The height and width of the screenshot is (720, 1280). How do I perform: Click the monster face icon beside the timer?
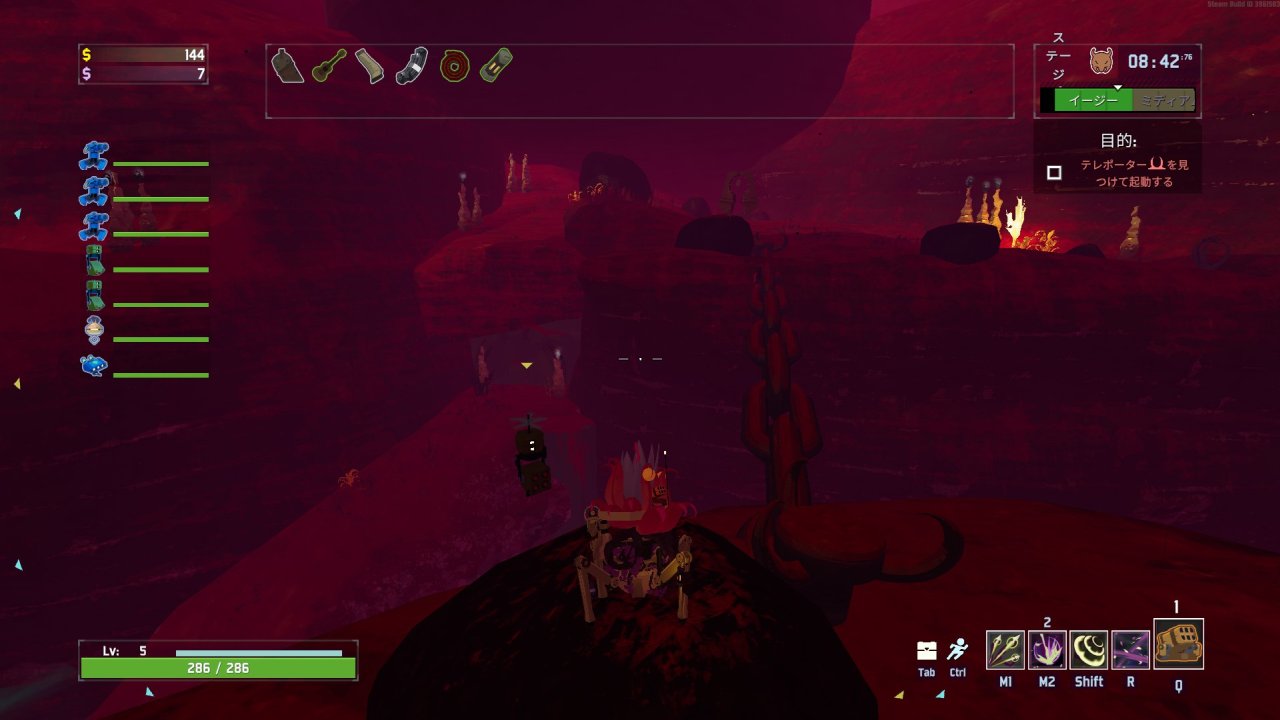point(1102,61)
